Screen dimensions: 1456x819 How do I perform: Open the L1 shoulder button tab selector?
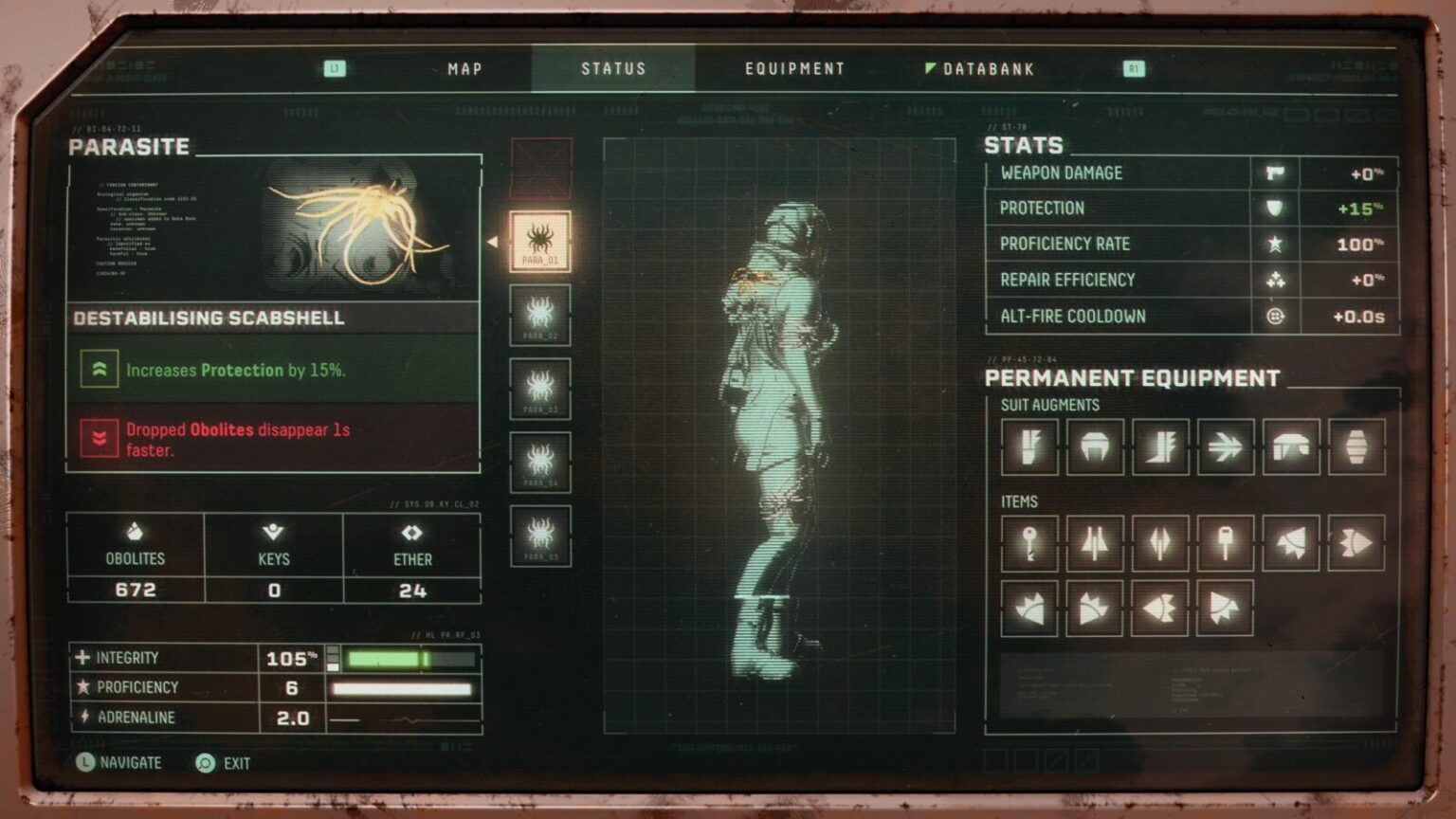click(334, 68)
